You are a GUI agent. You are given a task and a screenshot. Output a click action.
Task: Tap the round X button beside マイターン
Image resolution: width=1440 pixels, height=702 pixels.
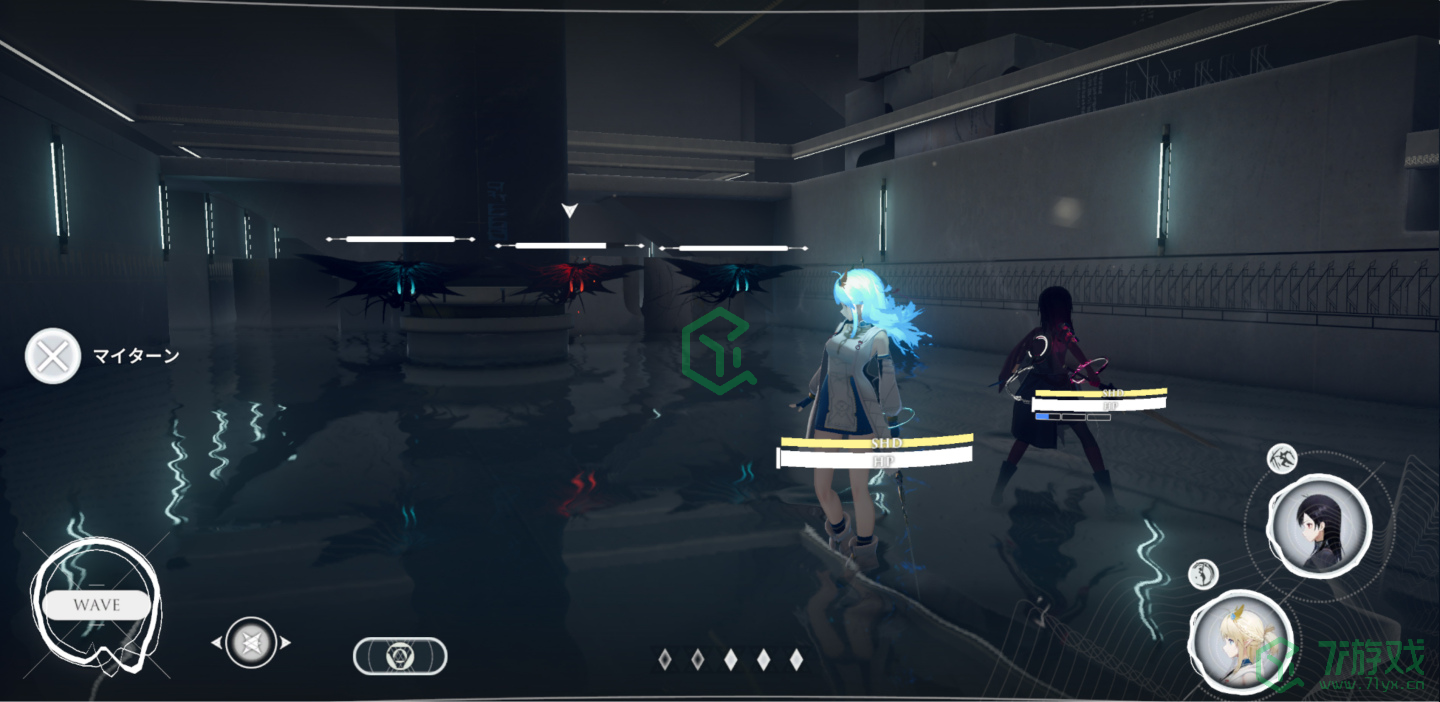pos(52,356)
